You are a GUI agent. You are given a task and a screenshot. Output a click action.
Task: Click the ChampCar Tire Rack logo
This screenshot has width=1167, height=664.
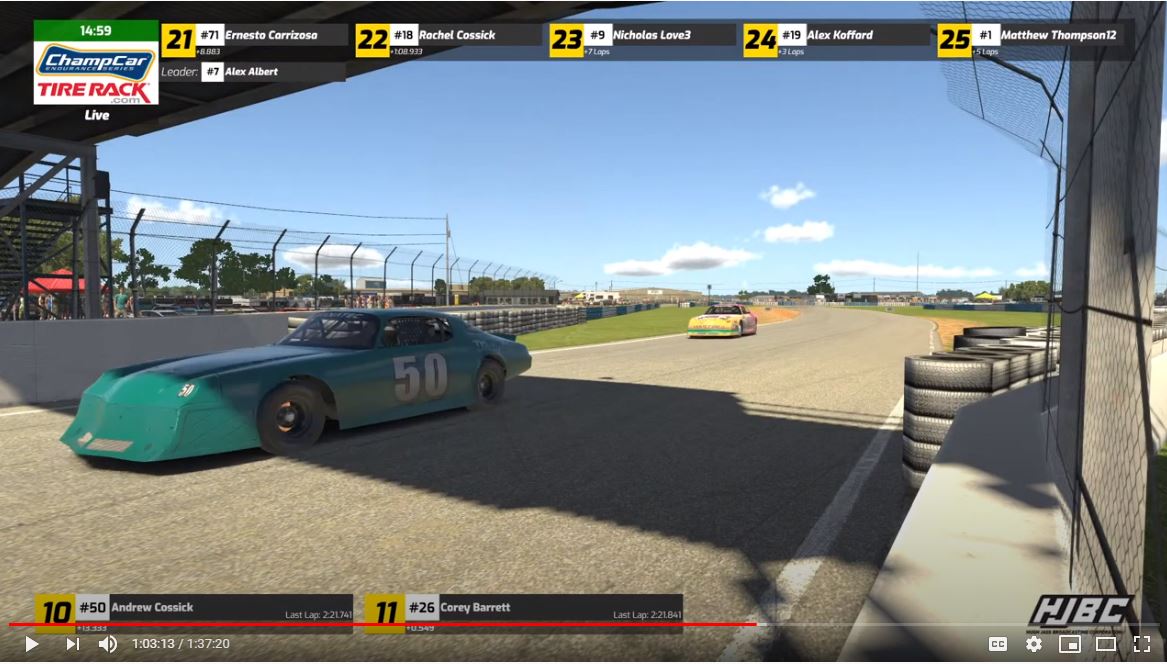96,74
